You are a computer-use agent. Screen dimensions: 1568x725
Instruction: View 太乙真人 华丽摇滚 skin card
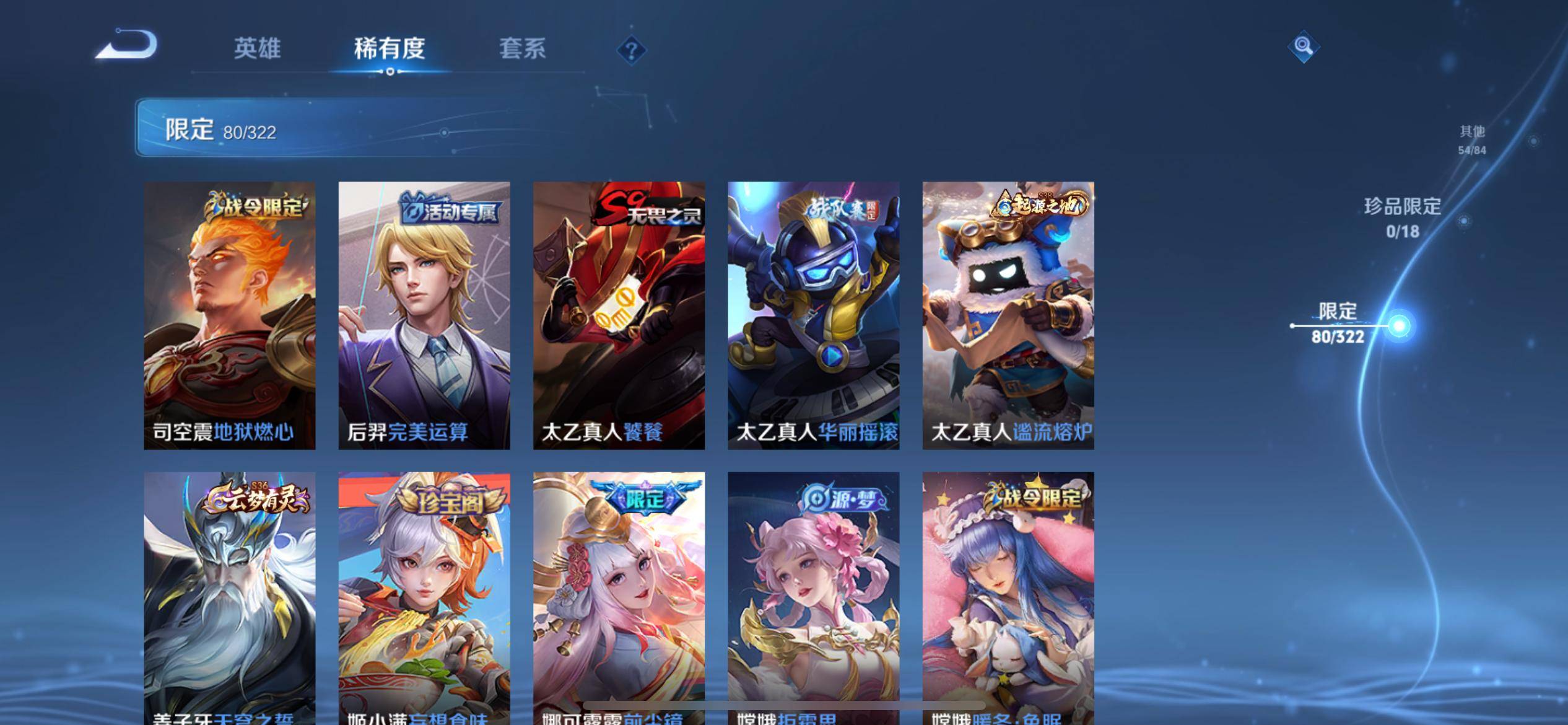[x=813, y=315]
